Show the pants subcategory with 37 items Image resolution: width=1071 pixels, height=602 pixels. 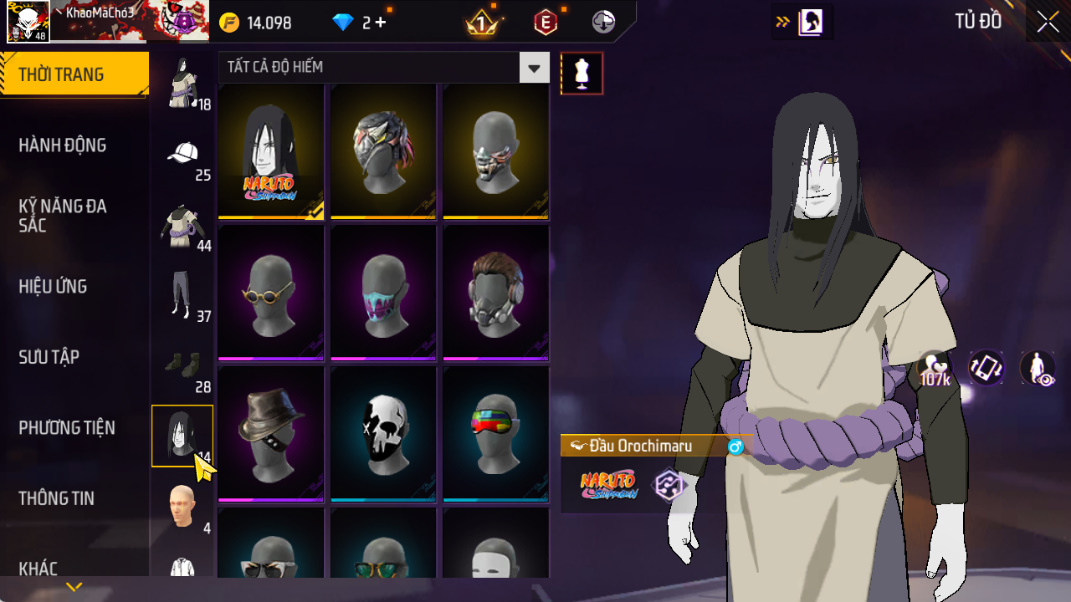pos(182,297)
